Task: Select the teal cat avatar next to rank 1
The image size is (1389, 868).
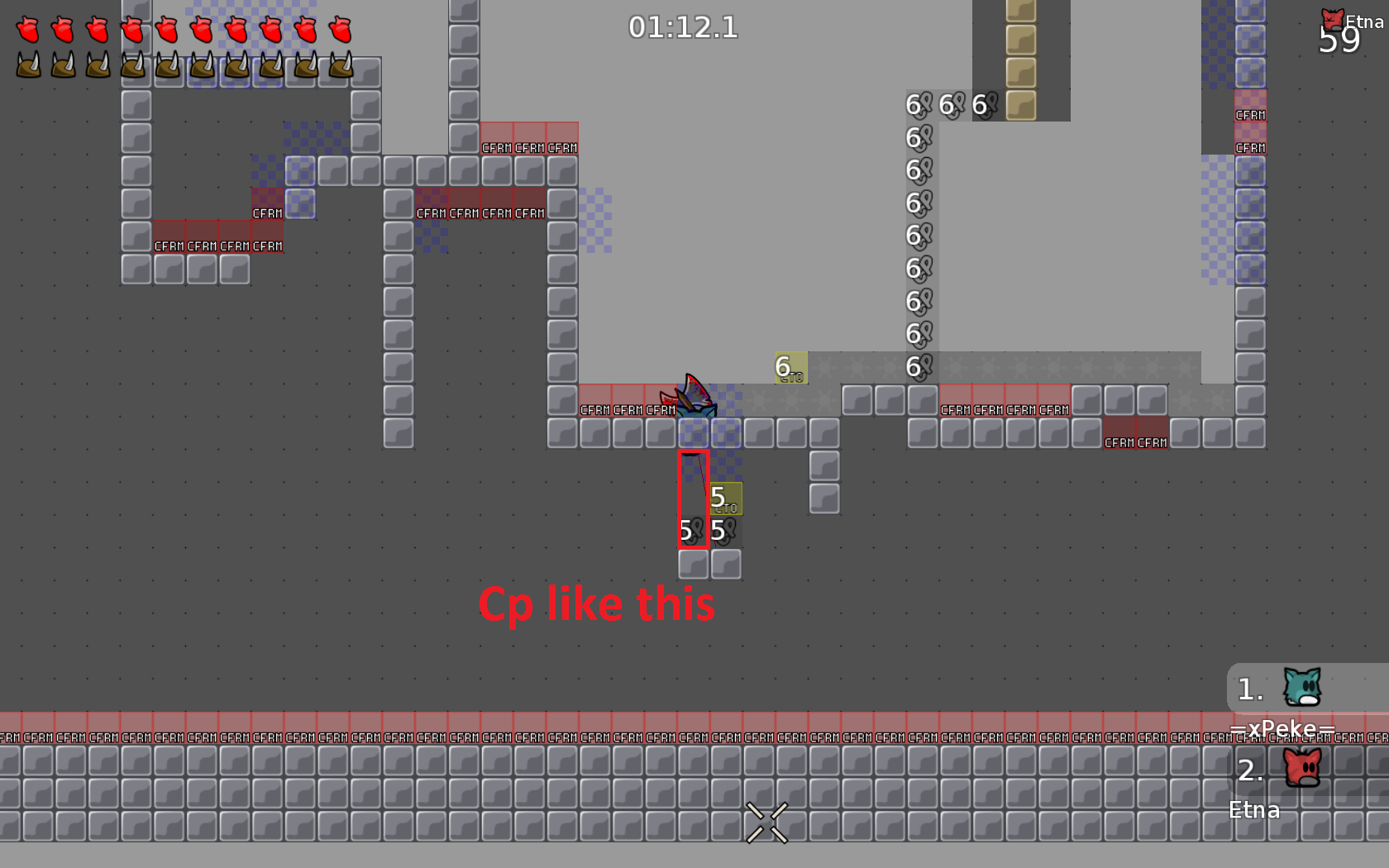Action: pos(1302,686)
